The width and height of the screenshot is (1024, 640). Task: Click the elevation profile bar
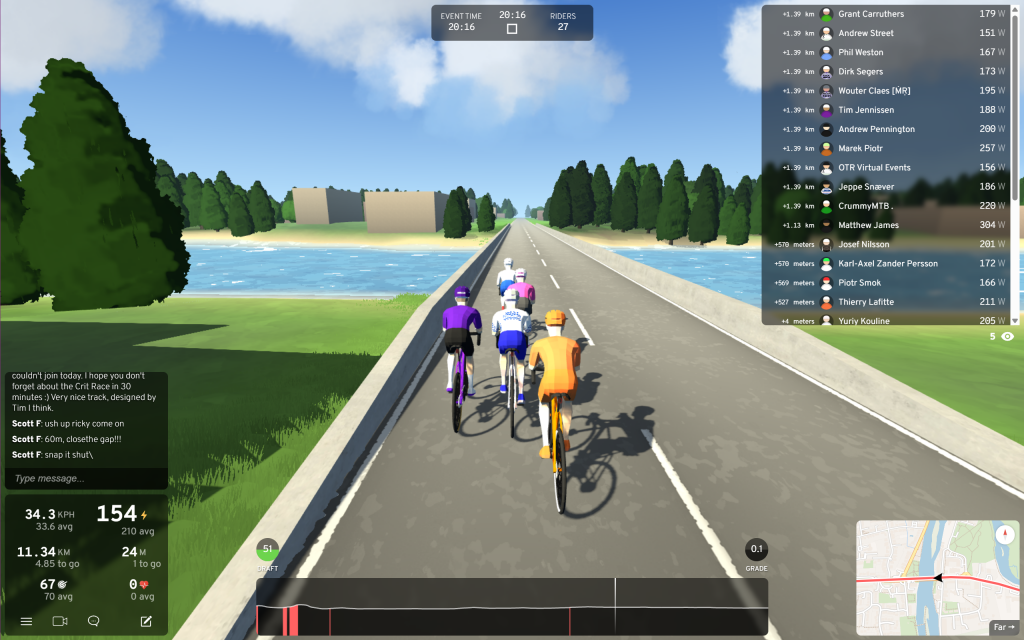[x=511, y=607]
